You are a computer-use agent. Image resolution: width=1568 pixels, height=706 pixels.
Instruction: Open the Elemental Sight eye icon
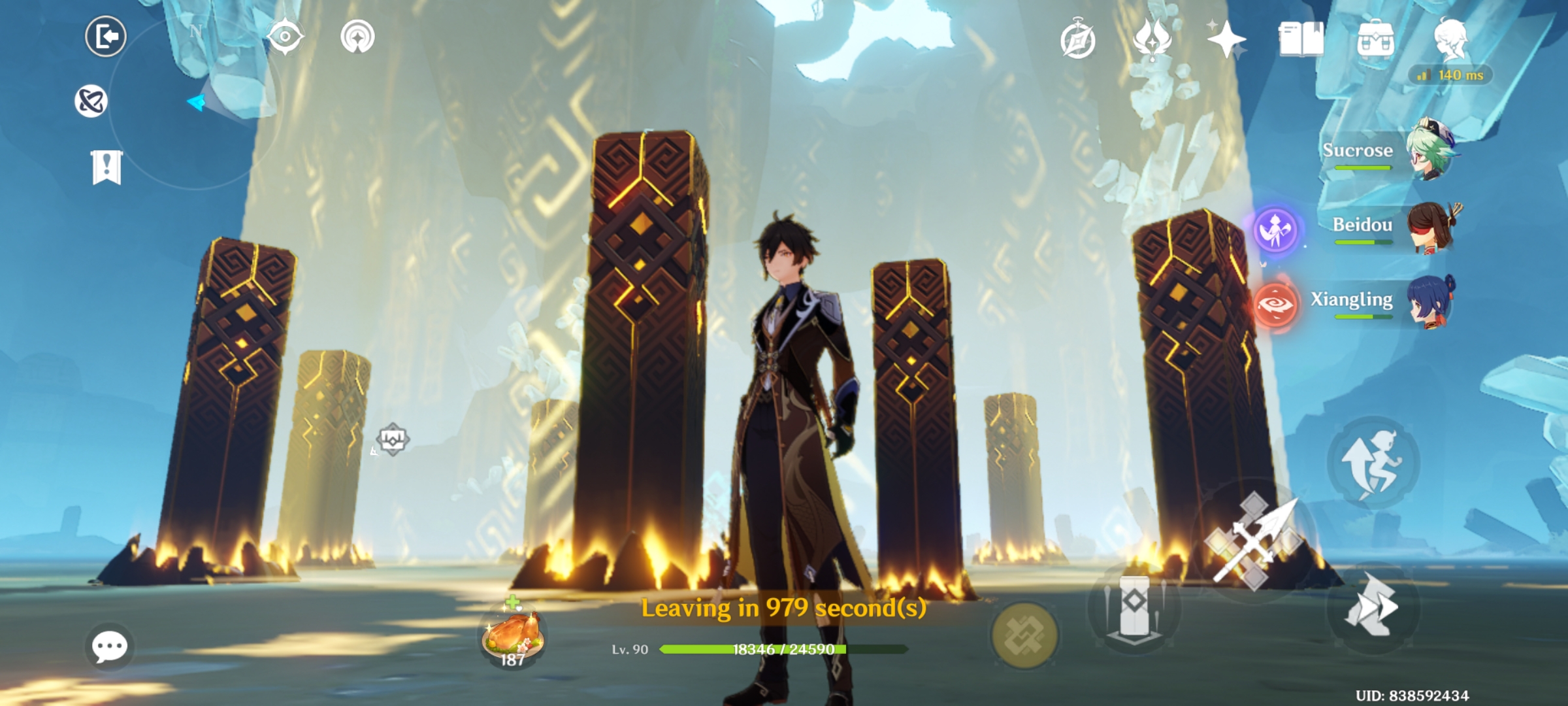pyautogui.click(x=285, y=37)
